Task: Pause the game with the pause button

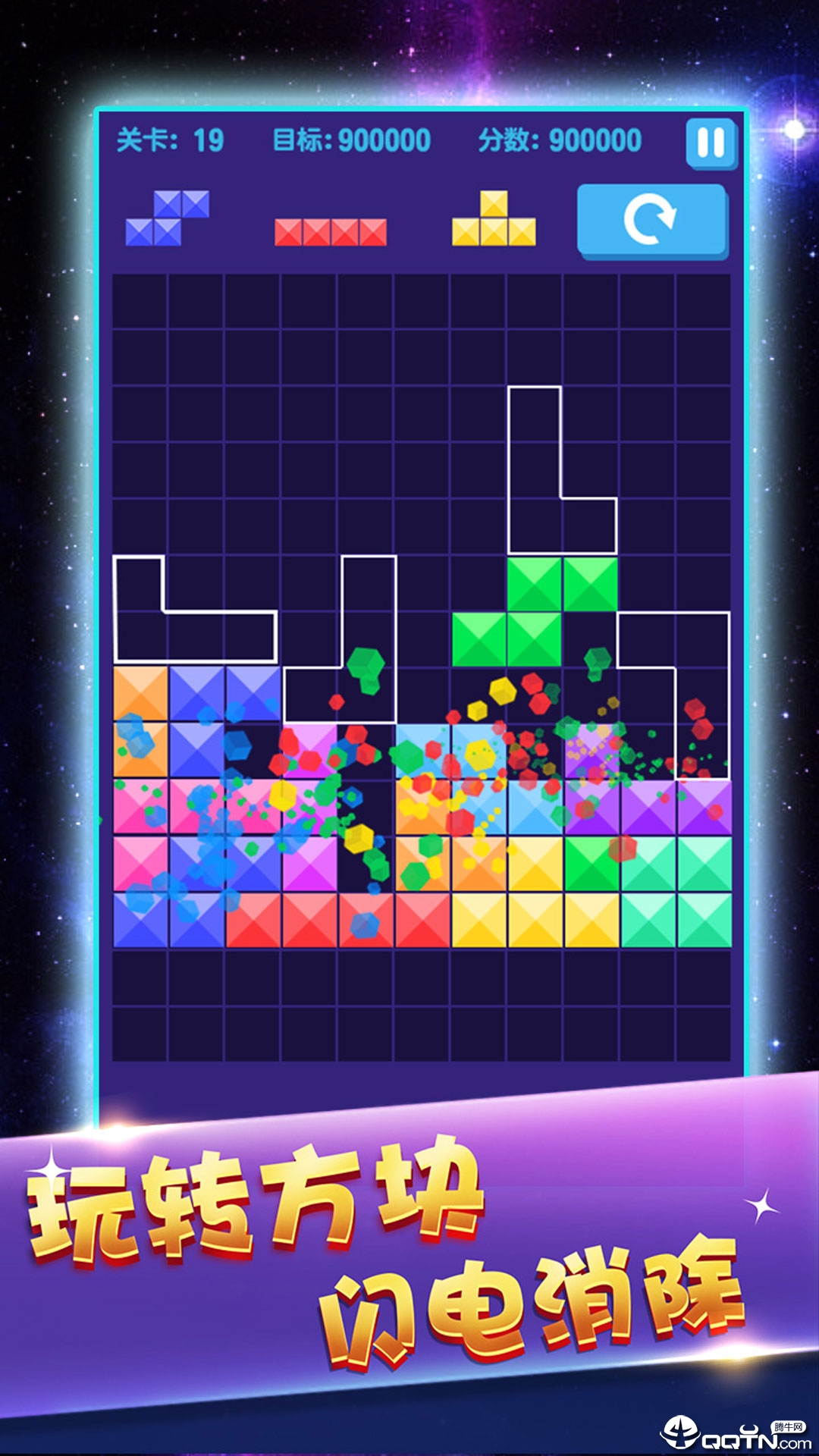Action: 711,143
